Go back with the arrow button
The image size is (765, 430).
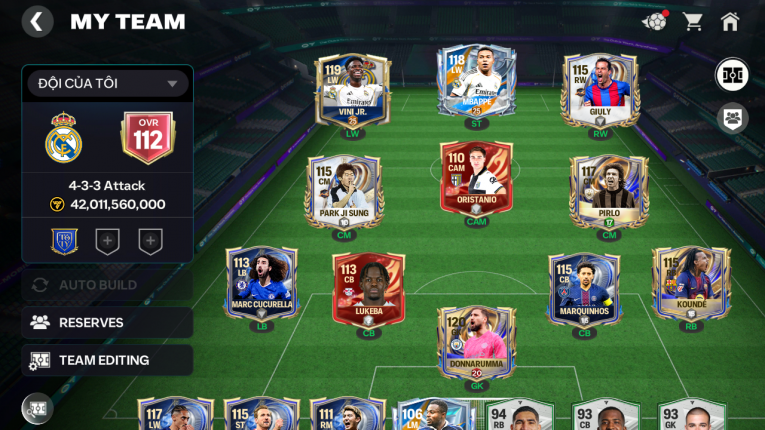click(37, 22)
